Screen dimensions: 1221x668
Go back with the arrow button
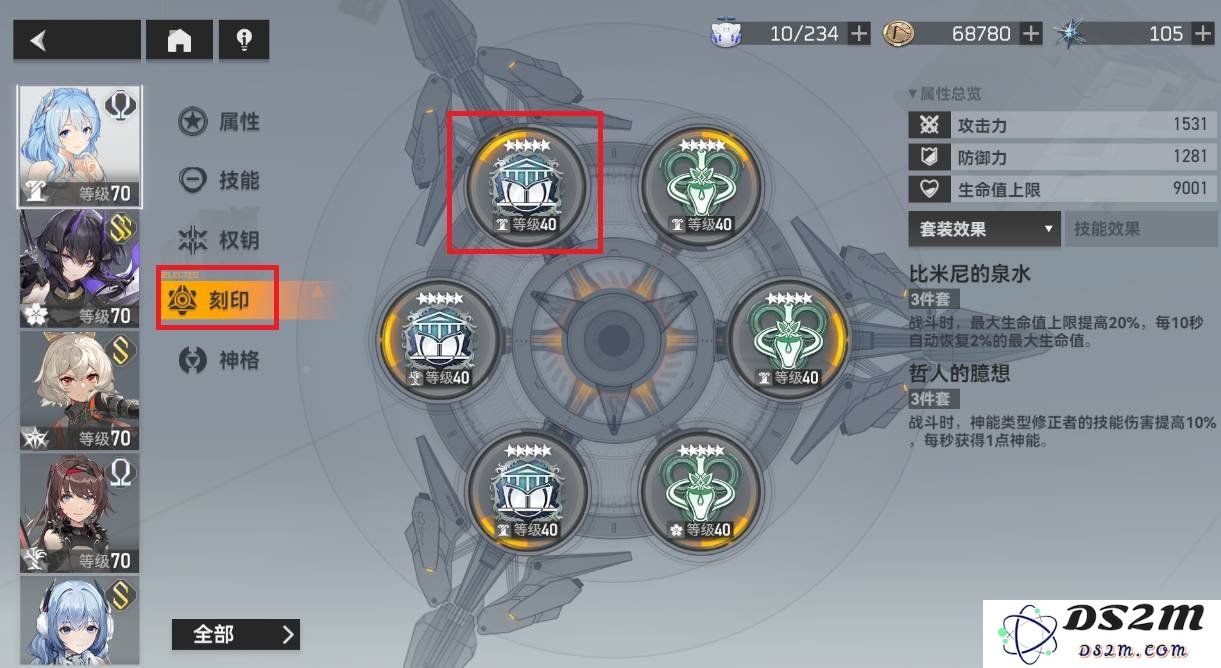coord(76,40)
